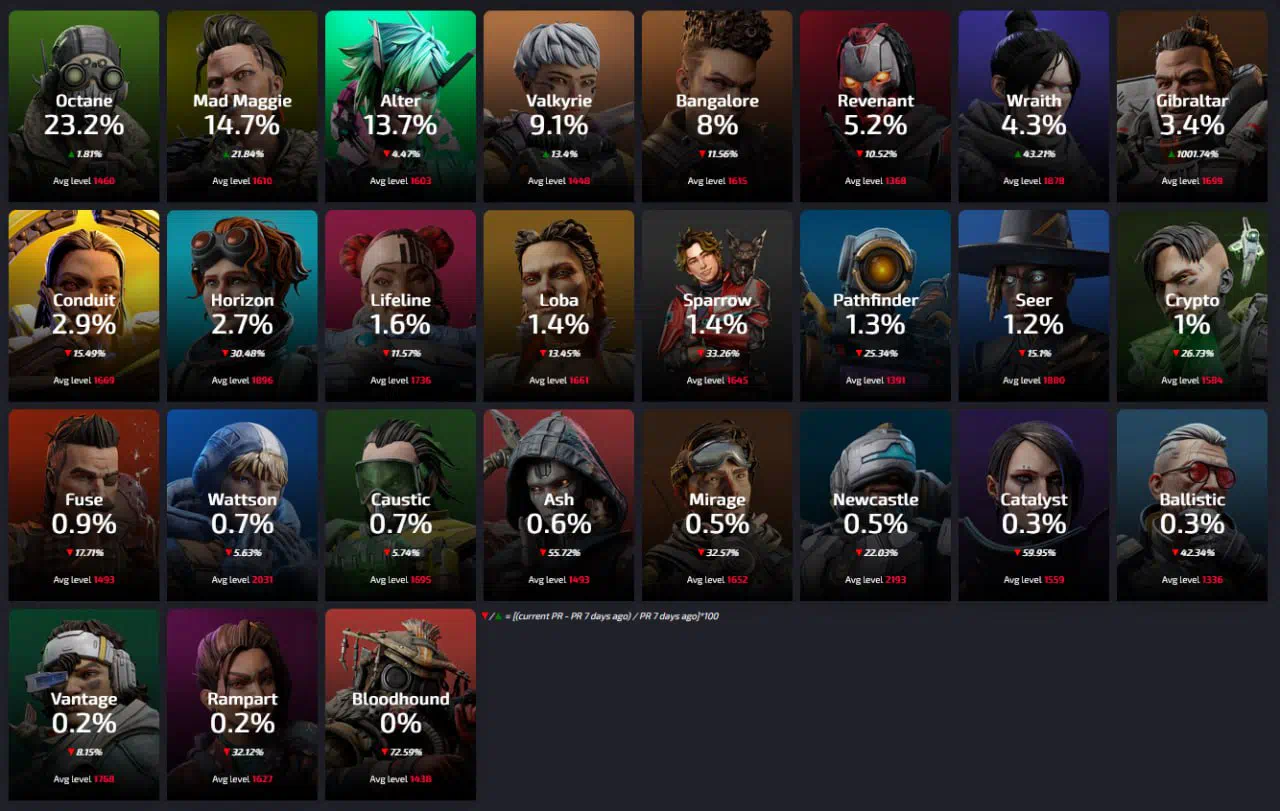Choose the Alter legend tile
The height and width of the screenshot is (811, 1280).
(400, 106)
